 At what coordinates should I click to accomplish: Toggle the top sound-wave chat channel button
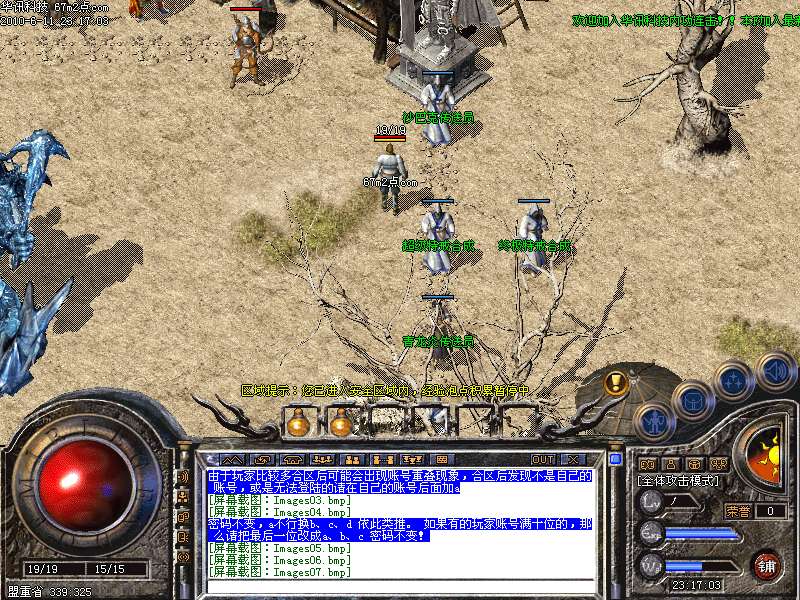[x=183, y=476]
